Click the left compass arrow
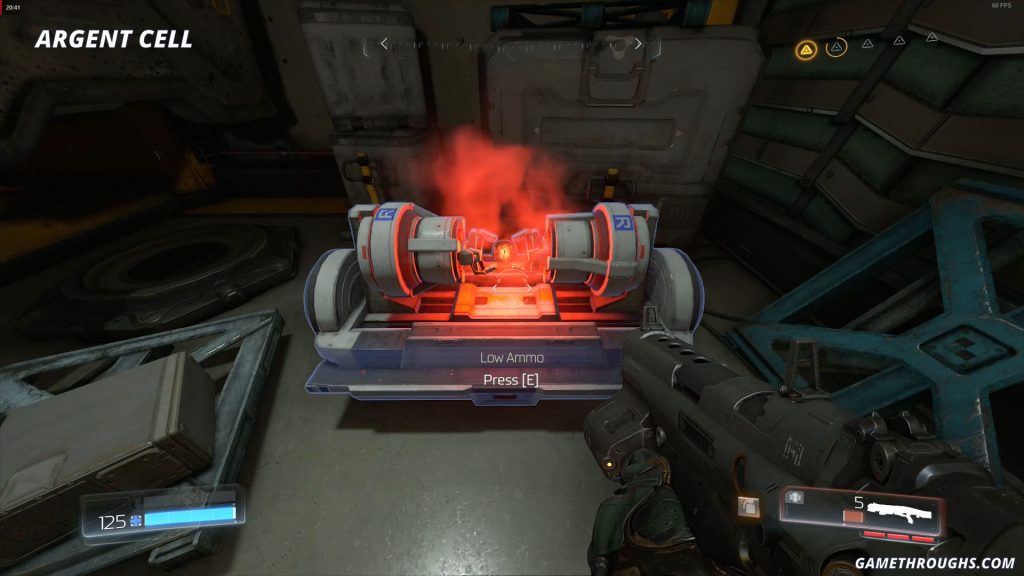1024x576 pixels. 383,44
